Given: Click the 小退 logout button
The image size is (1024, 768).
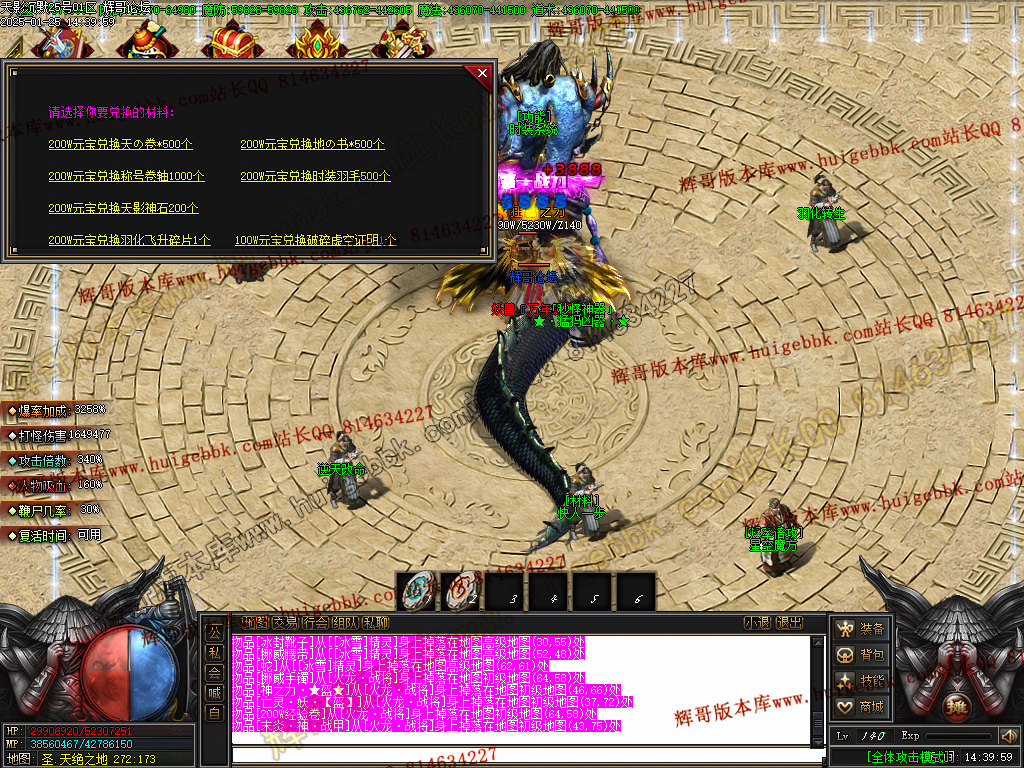Looking at the screenshot, I should [x=757, y=623].
